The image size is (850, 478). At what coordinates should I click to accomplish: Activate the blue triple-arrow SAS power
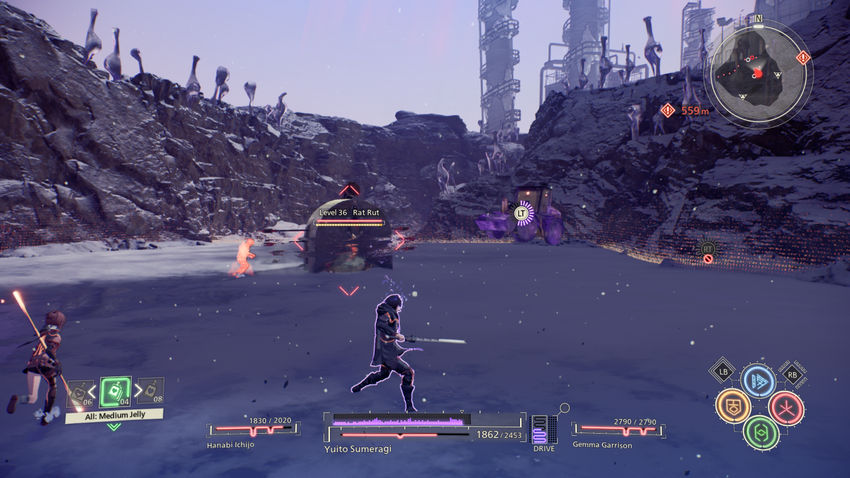pos(757,381)
